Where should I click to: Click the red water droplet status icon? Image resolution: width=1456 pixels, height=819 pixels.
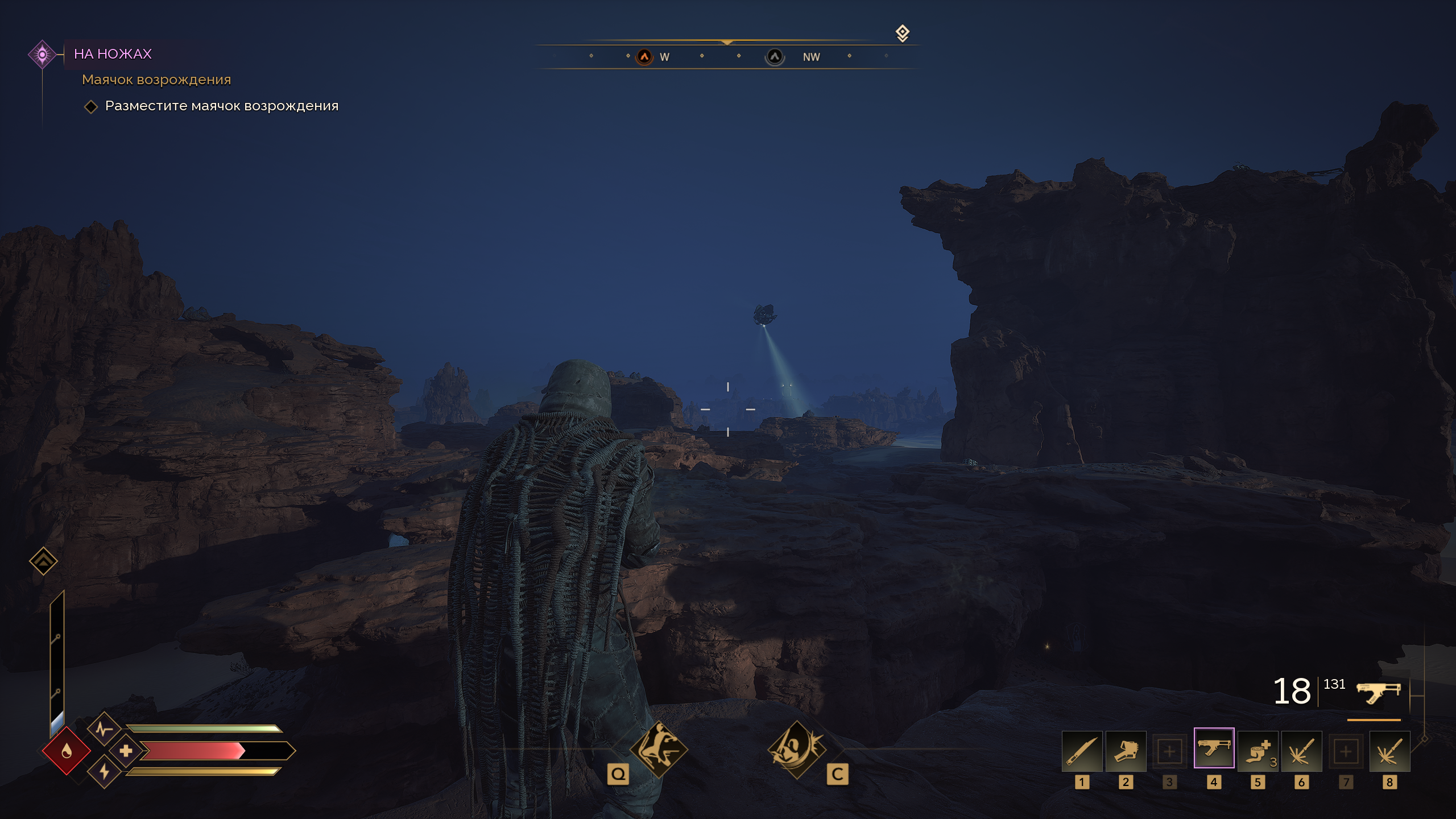point(67,751)
